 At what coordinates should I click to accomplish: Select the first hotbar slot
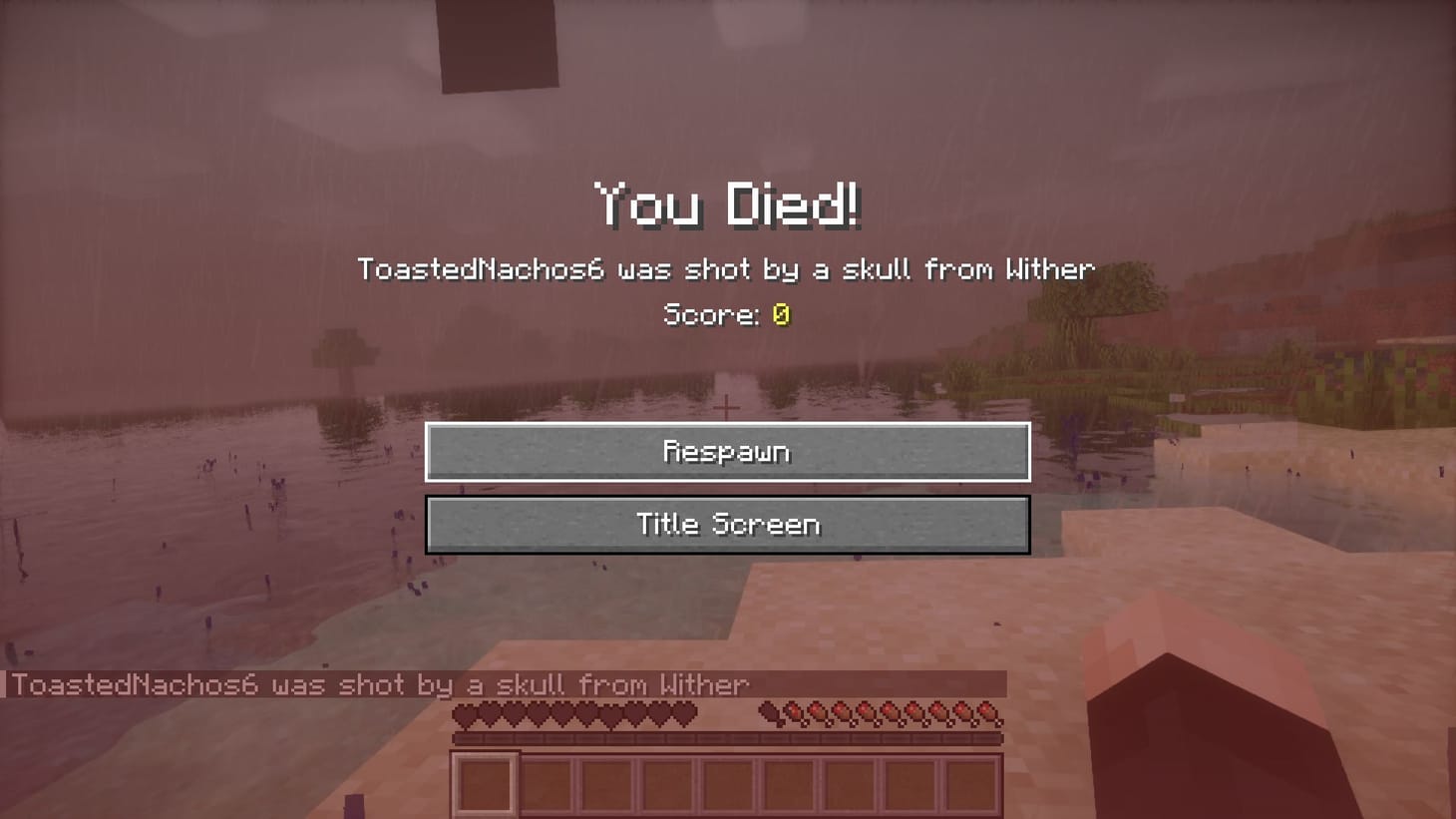pos(487,784)
